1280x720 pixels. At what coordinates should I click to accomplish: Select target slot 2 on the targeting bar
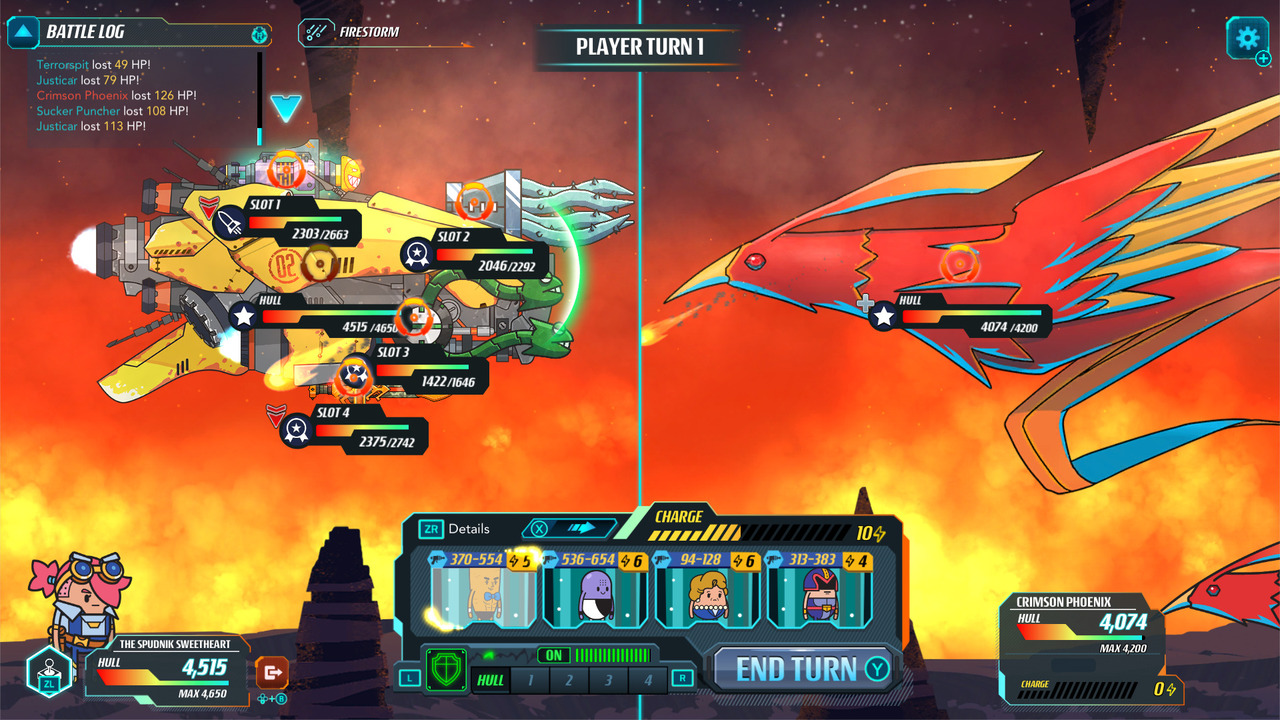click(569, 679)
